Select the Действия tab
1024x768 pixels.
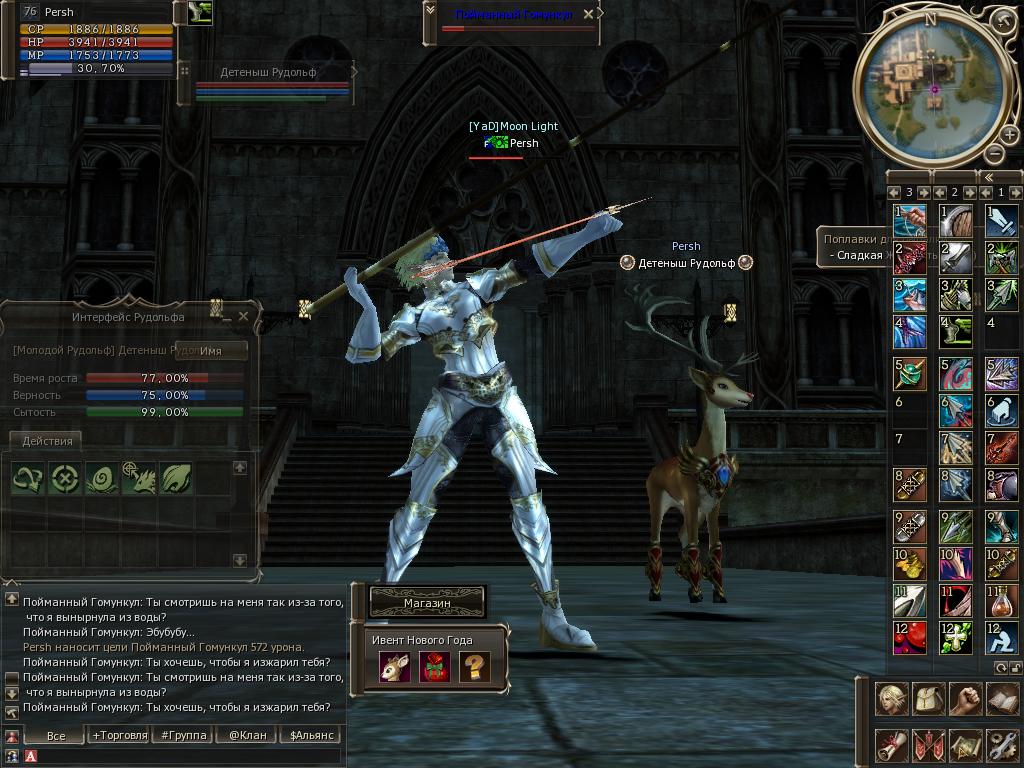point(46,441)
